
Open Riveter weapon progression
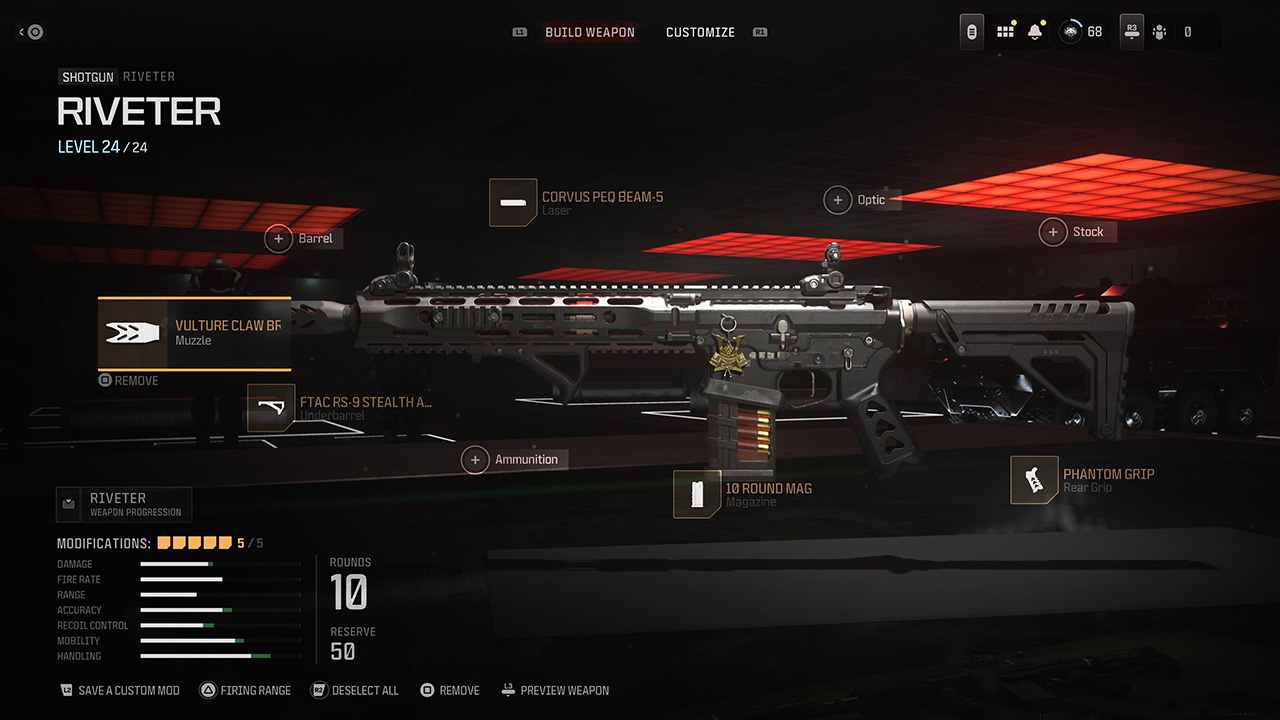click(125, 504)
